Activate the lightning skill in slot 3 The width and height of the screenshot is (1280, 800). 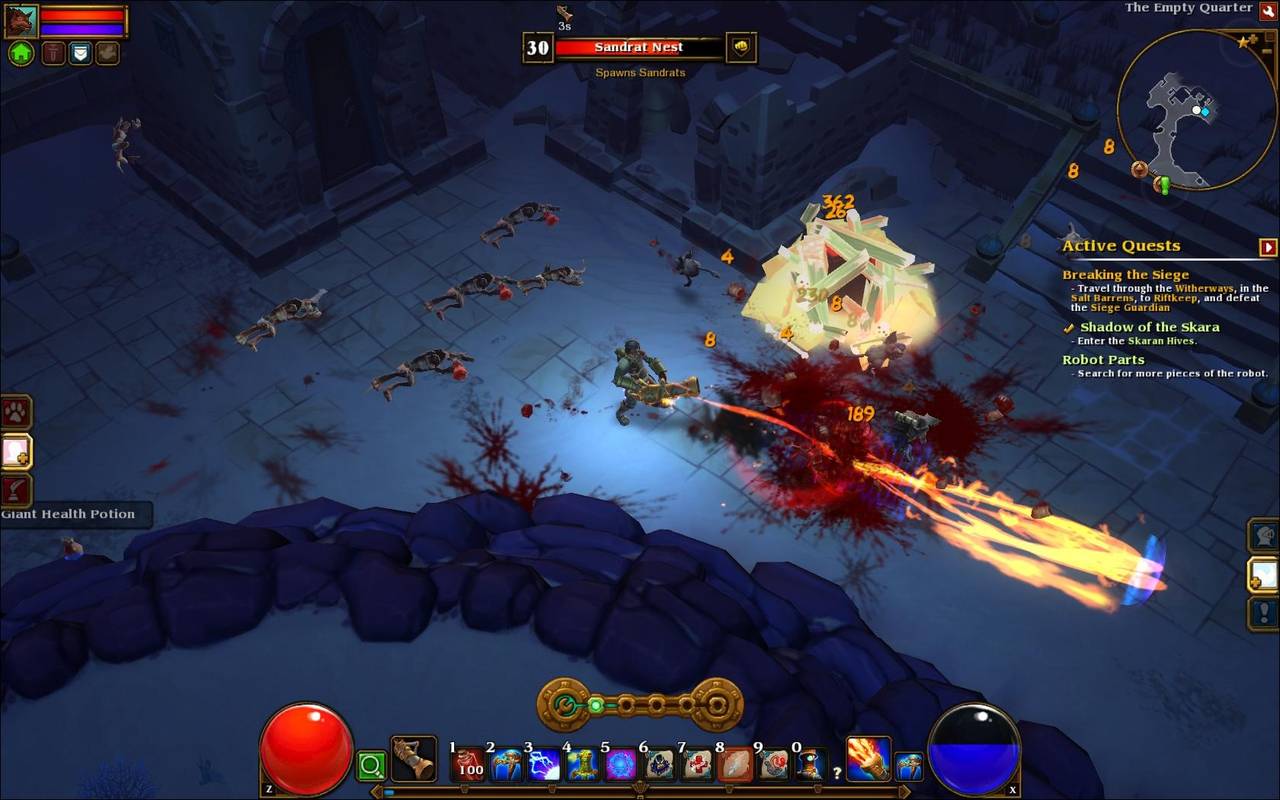point(545,765)
